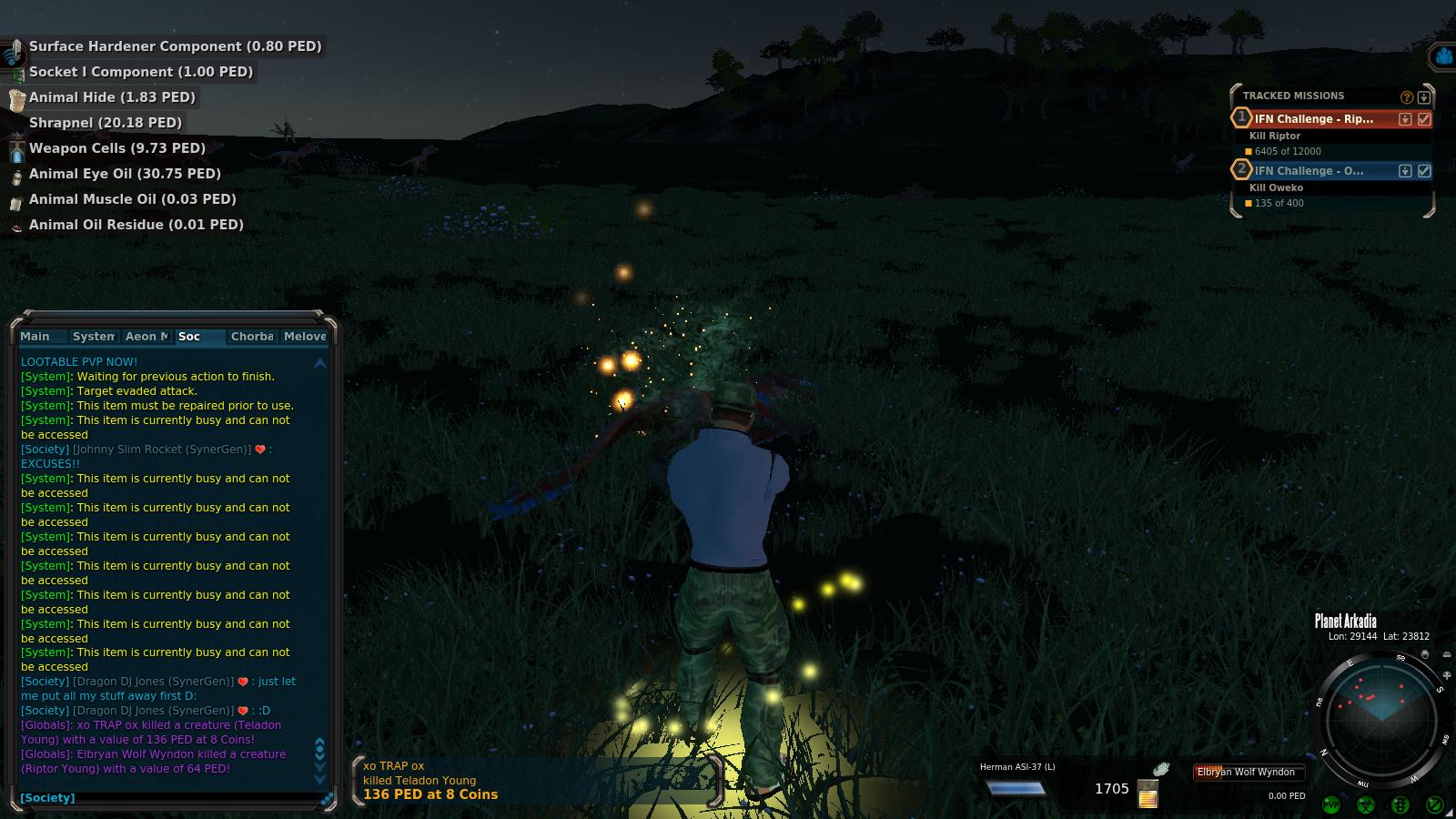Screen dimensions: 1456x819
Task: Select the Aeon chat tab
Action: pyautogui.click(x=147, y=337)
